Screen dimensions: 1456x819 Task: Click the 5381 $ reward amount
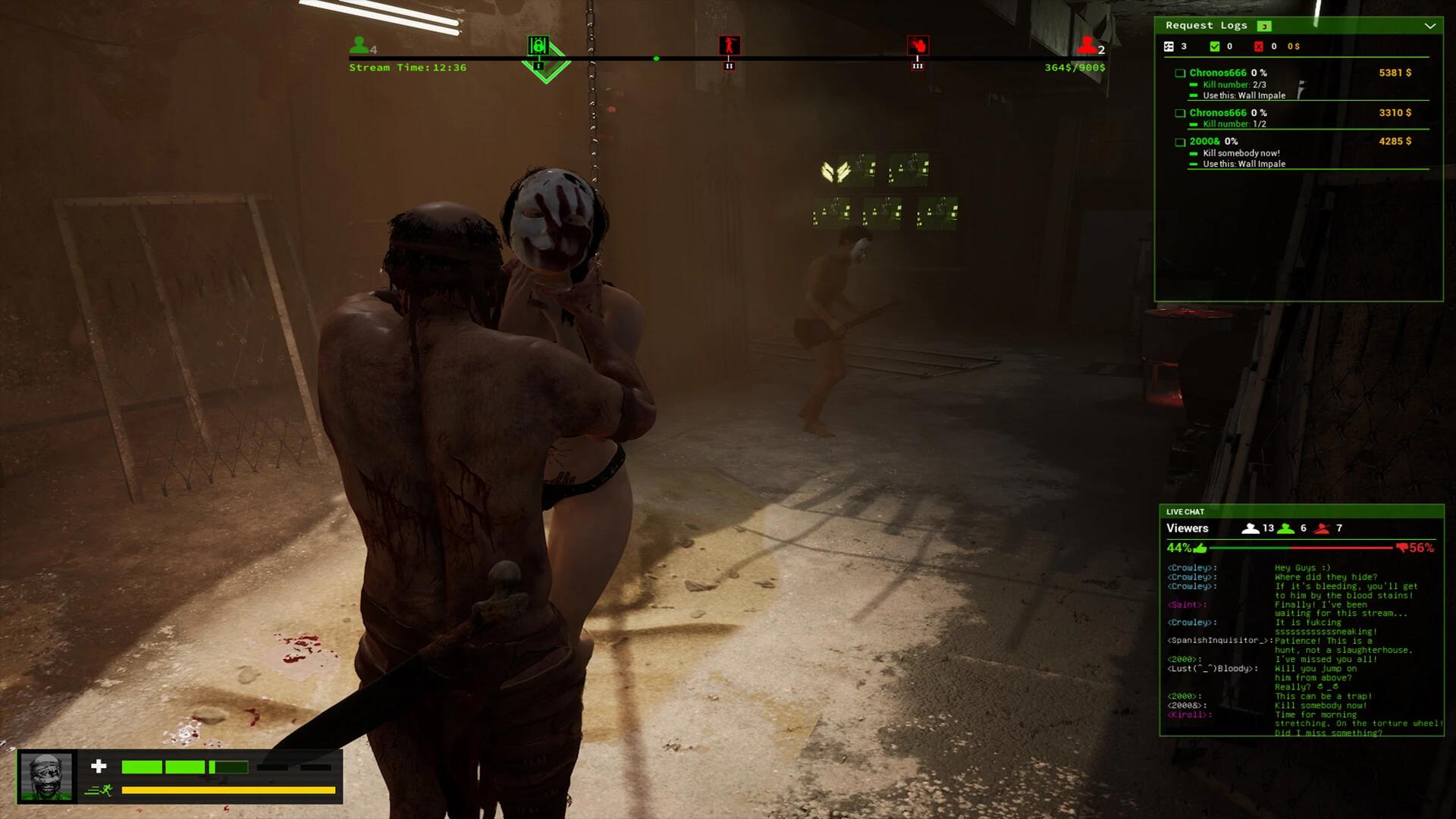click(x=1395, y=73)
